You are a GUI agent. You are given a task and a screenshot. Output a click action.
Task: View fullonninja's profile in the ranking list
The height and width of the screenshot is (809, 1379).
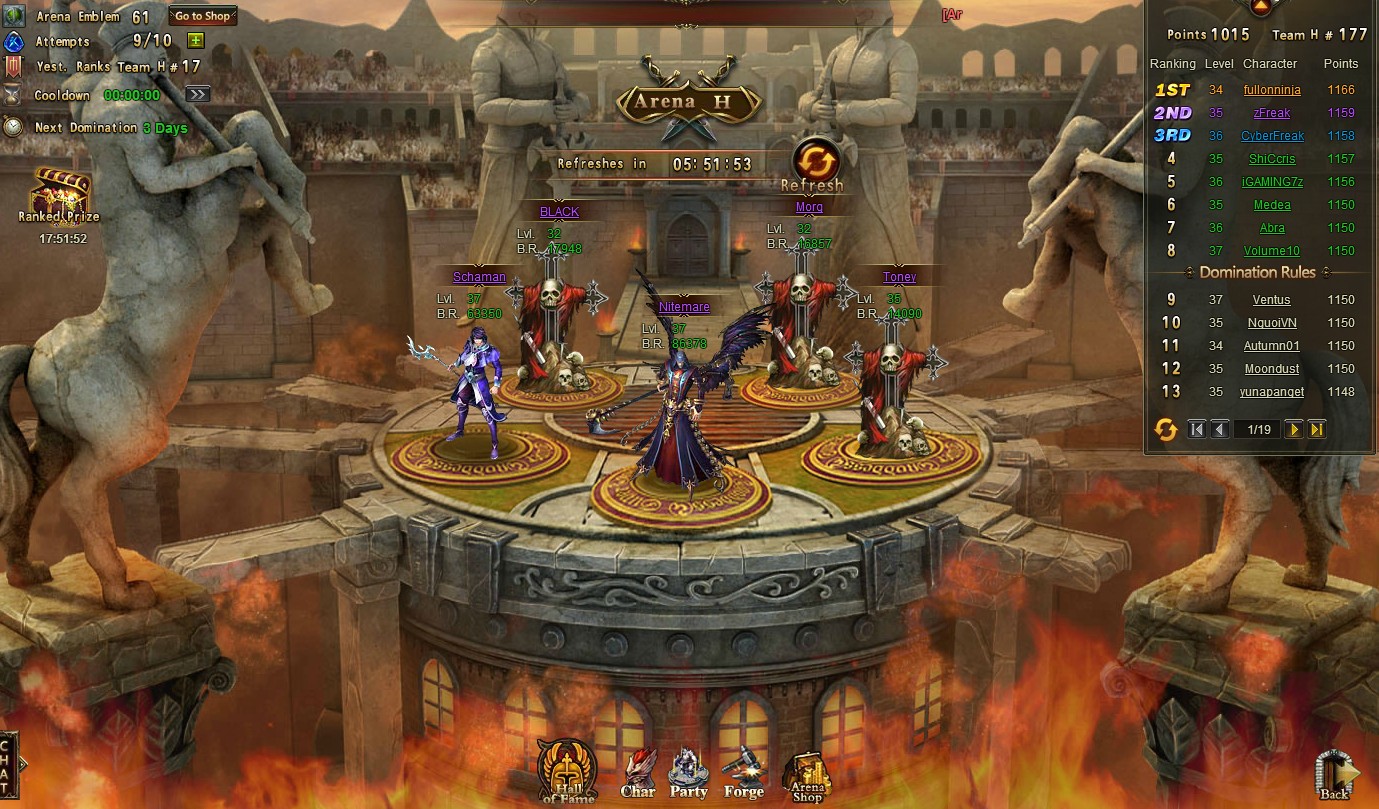tap(1272, 90)
